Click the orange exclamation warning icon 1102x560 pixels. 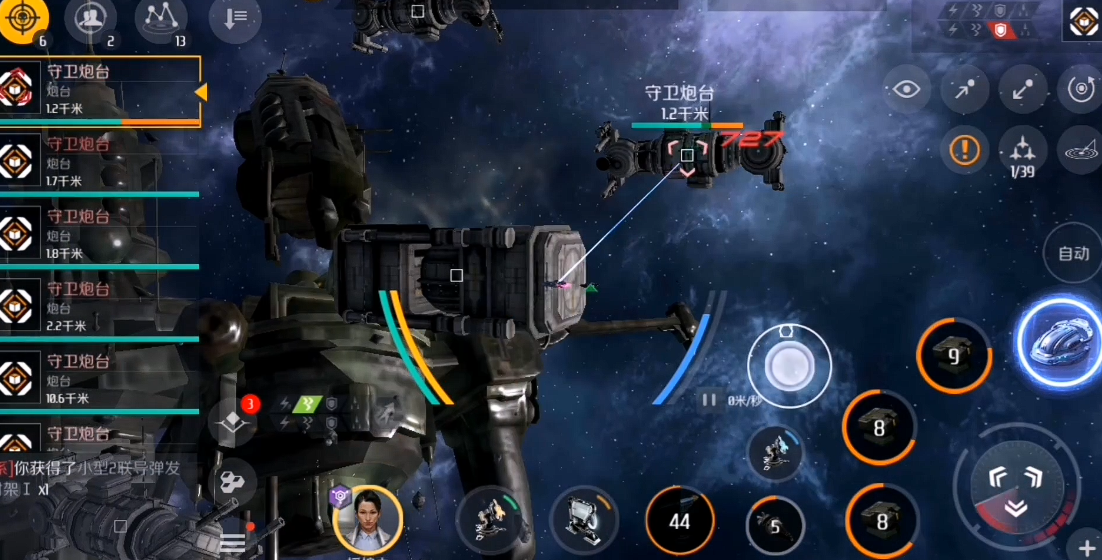pyautogui.click(x=965, y=150)
